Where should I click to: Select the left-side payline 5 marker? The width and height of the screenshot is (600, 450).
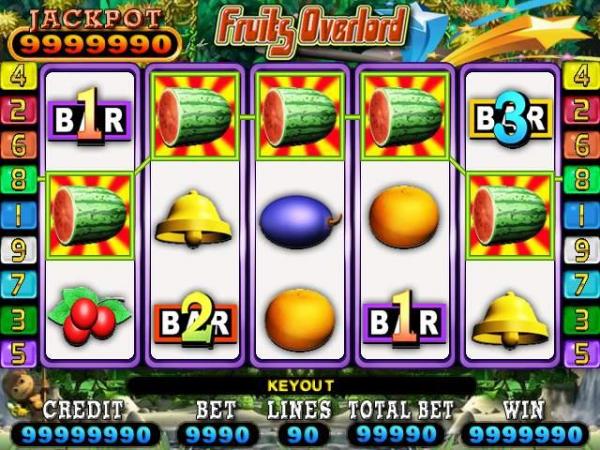[17, 354]
